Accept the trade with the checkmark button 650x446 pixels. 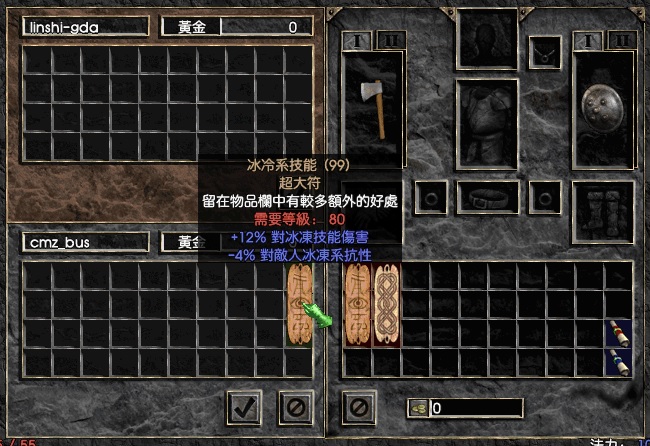click(245, 406)
